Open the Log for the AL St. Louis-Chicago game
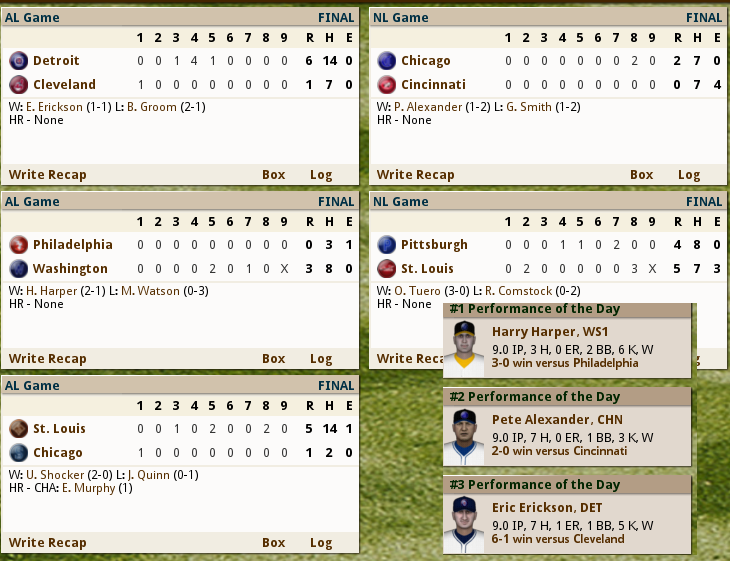This screenshot has width=730, height=561. pos(321,542)
